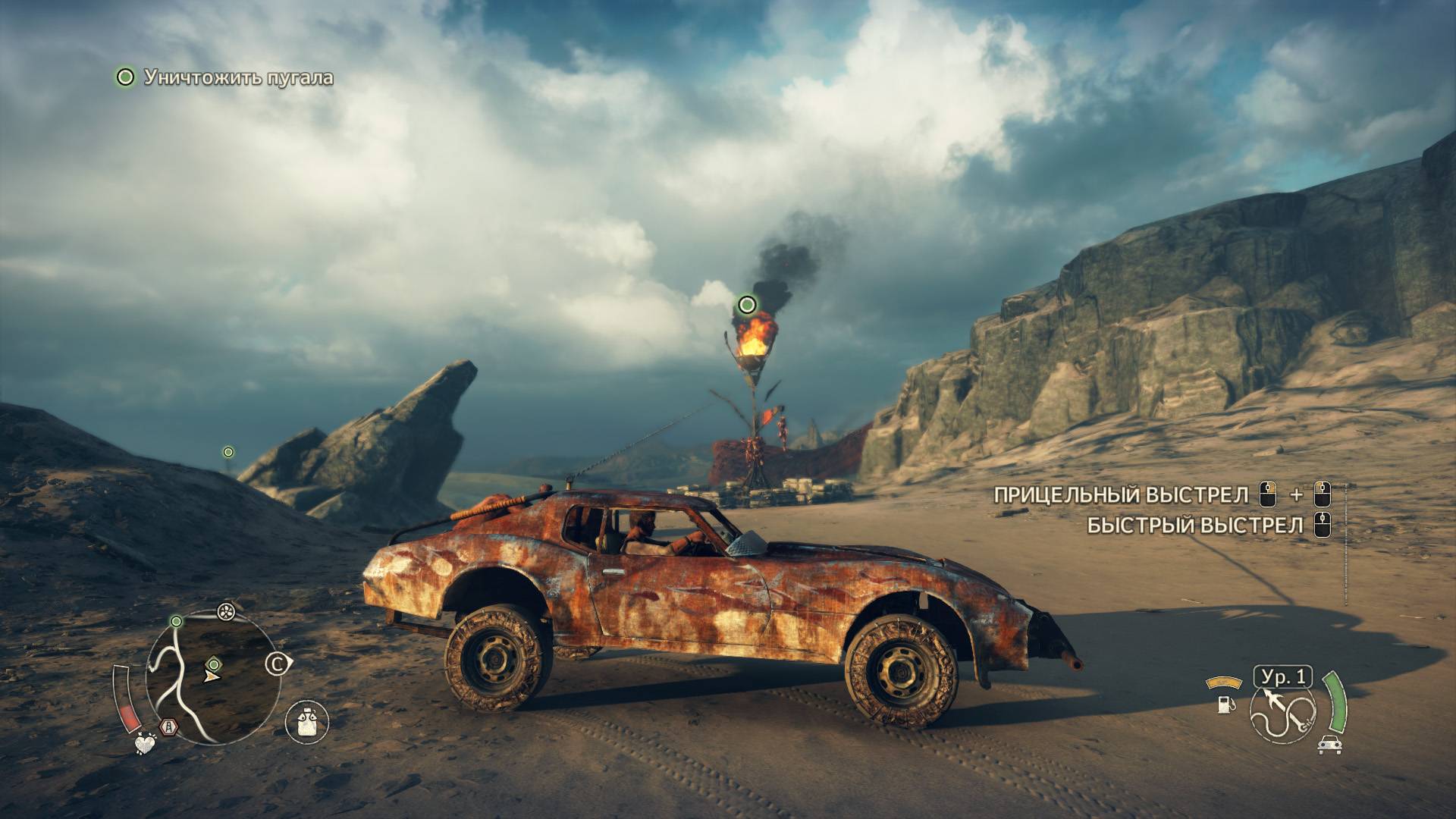1456x819 pixels.
Task: Select the wheel marker on minimap edge
Action: tap(225, 611)
